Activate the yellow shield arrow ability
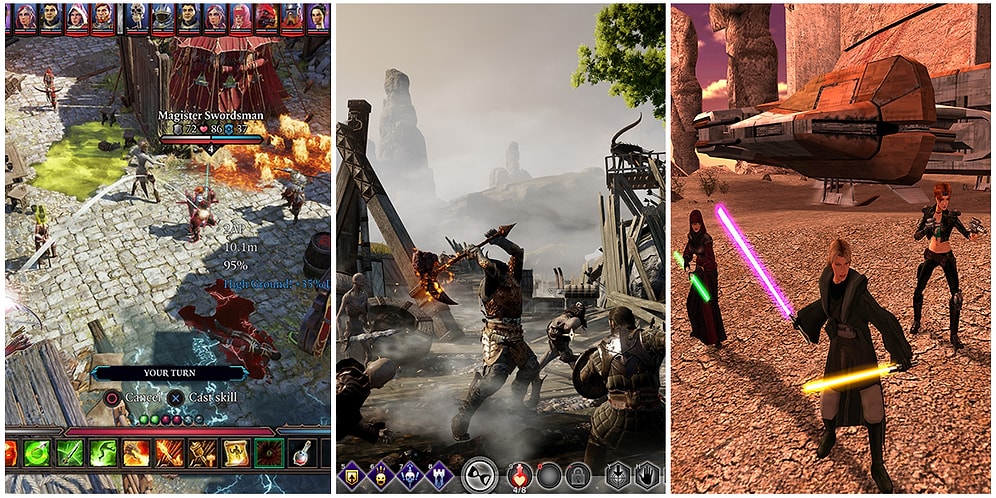This screenshot has width=996, height=498. point(350,475)
